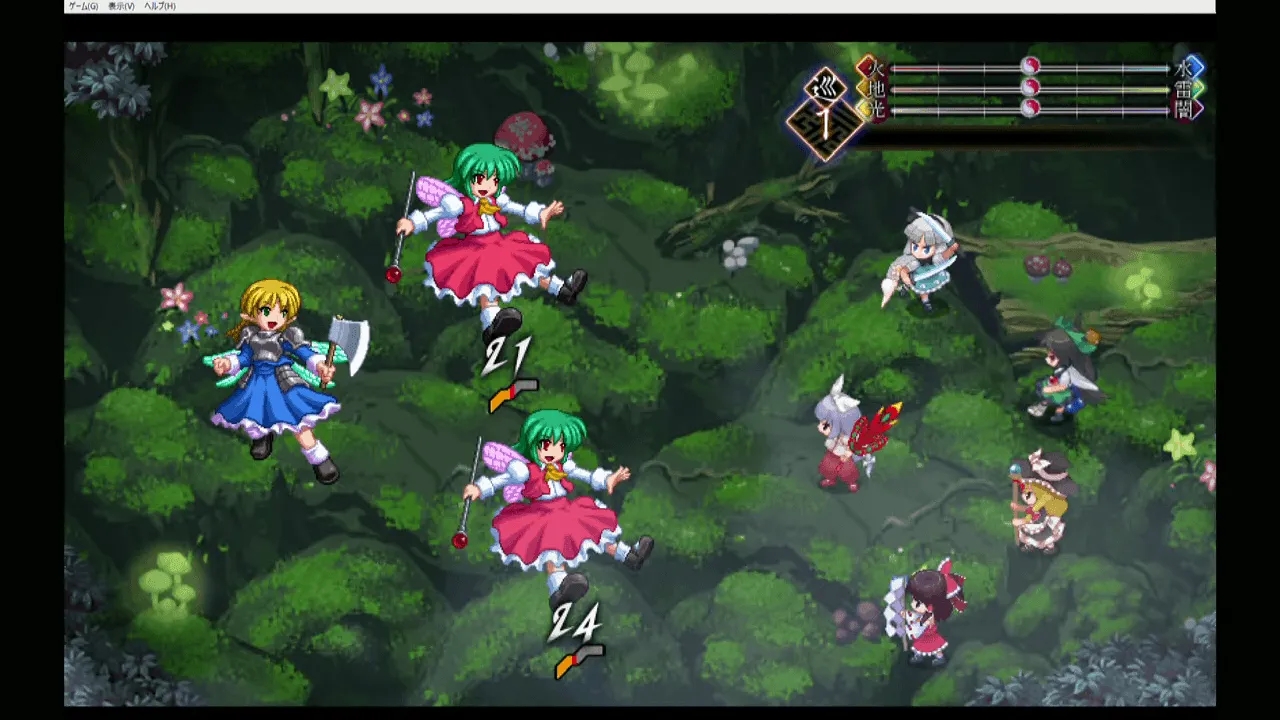Viewport: 1280px width, 720px height.
Task: Click the thunder (雷) element icon
Action: point(1193,89)
